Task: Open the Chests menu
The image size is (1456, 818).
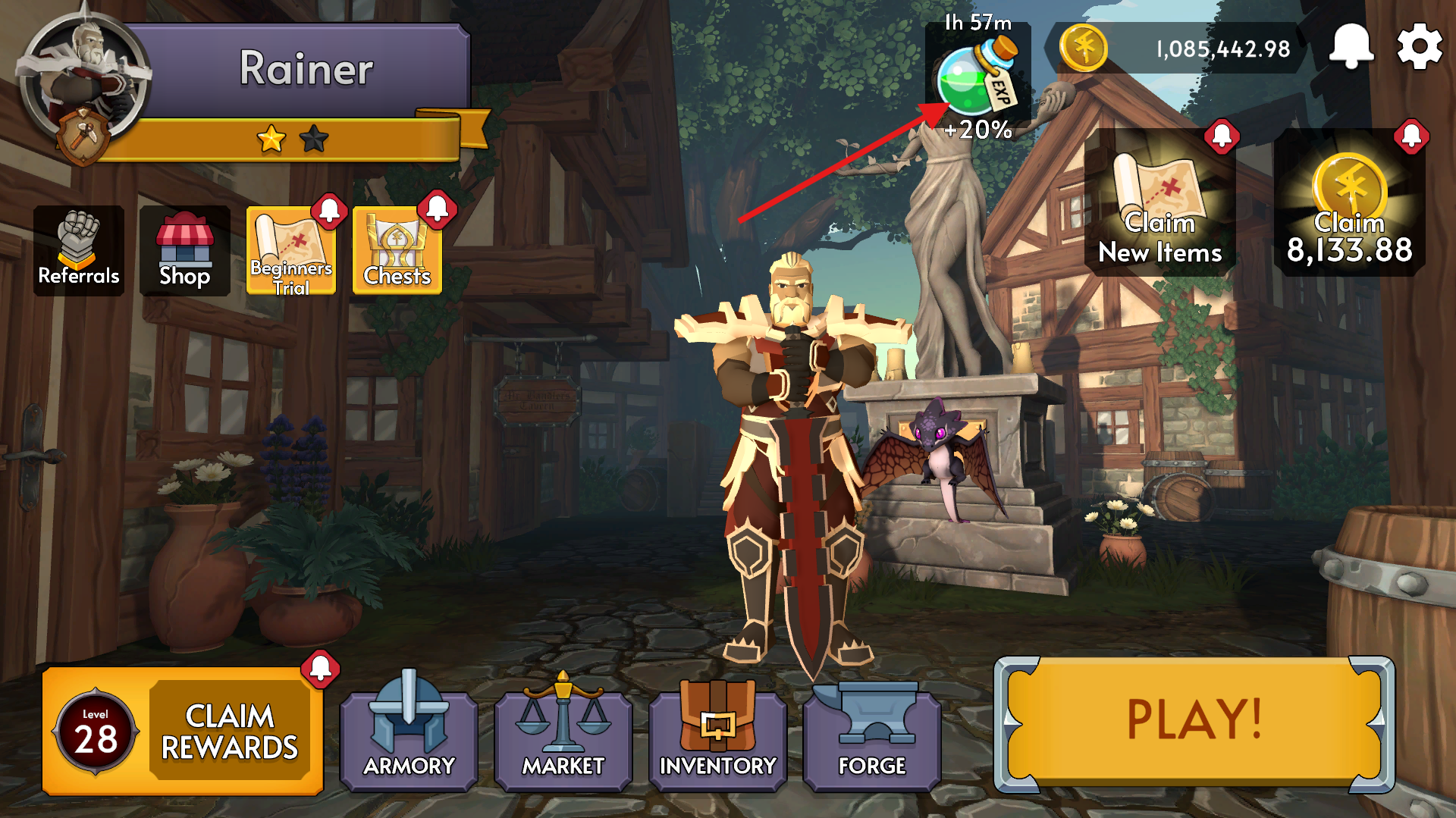Action: (397, 250)
